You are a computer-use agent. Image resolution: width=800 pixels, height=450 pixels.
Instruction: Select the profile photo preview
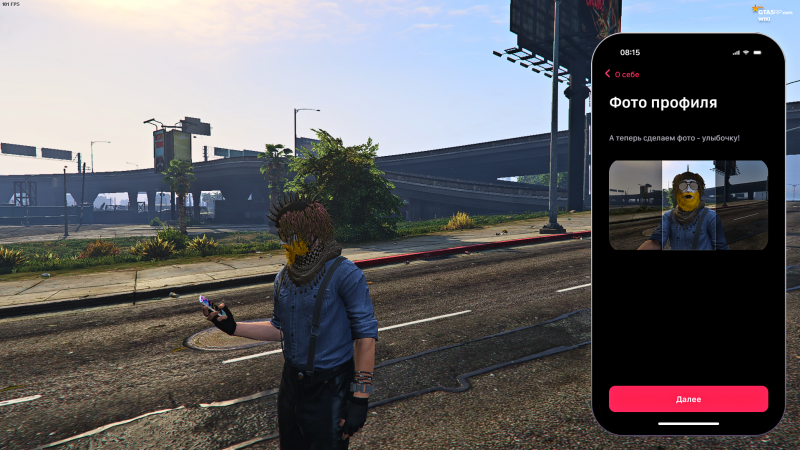click(x=688, y=205)
